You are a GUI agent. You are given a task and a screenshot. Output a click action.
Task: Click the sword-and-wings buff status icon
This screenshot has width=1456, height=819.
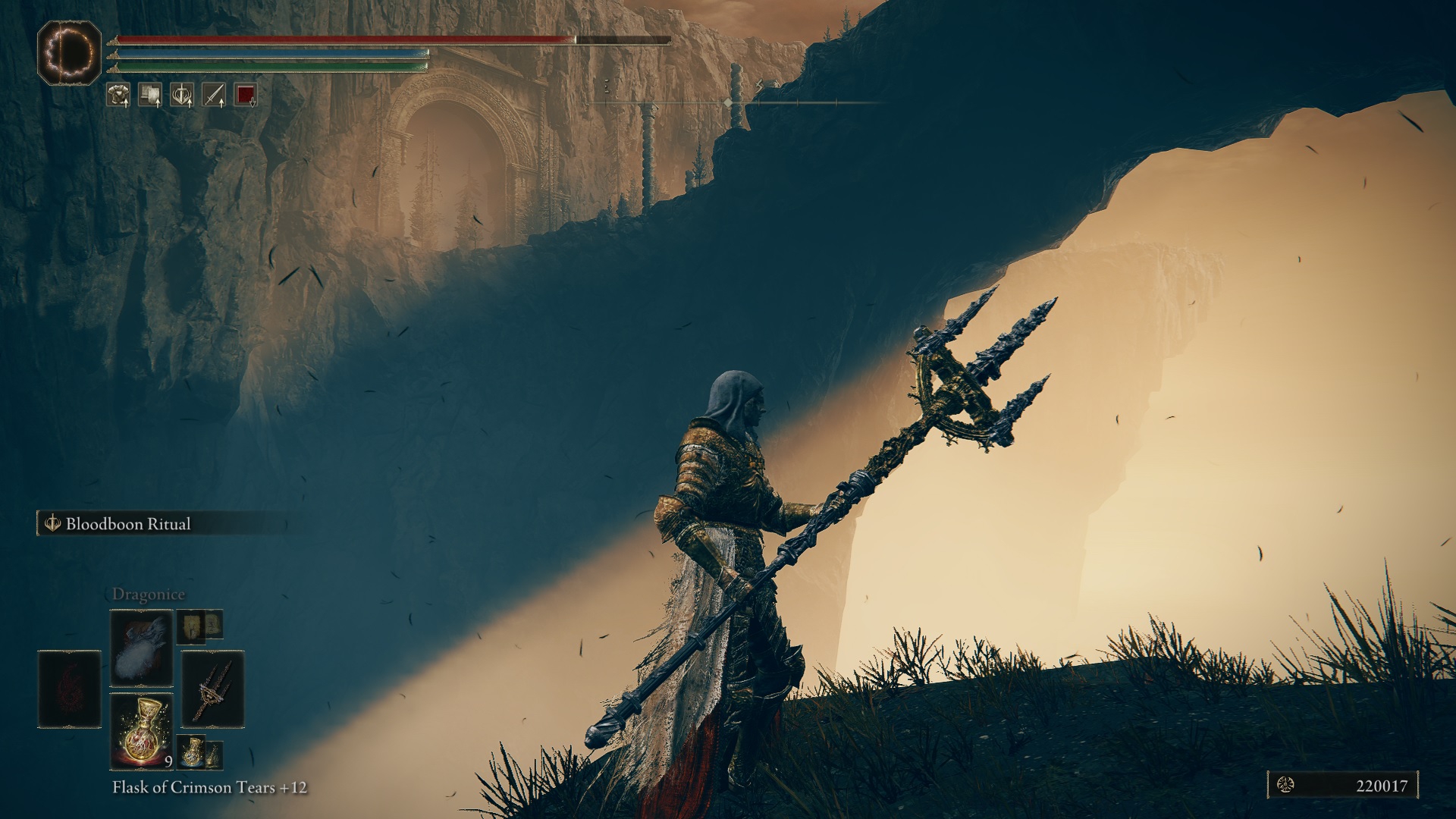point(181,95)
